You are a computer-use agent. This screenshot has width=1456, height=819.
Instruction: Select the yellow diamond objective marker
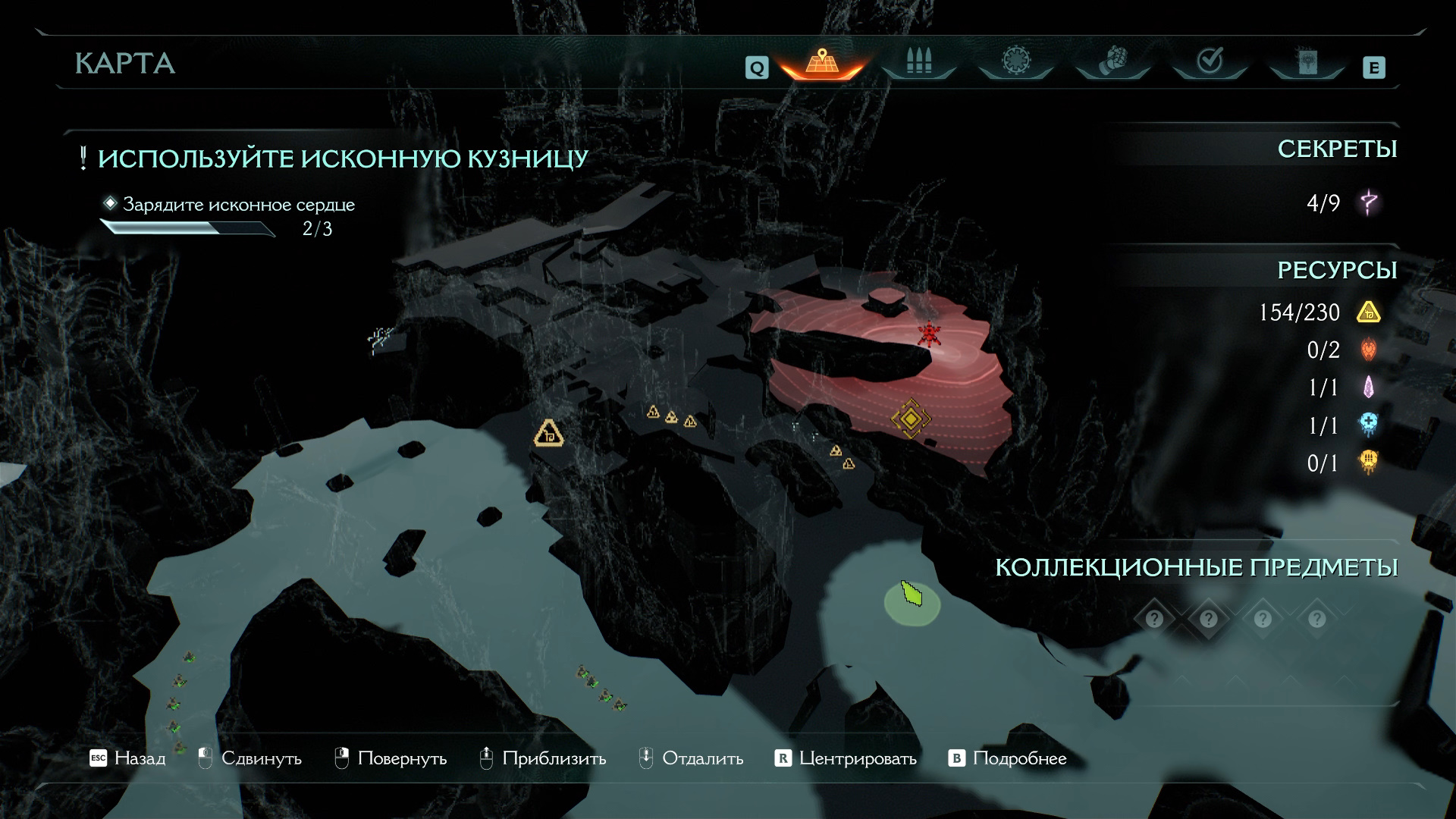point(910,419)
